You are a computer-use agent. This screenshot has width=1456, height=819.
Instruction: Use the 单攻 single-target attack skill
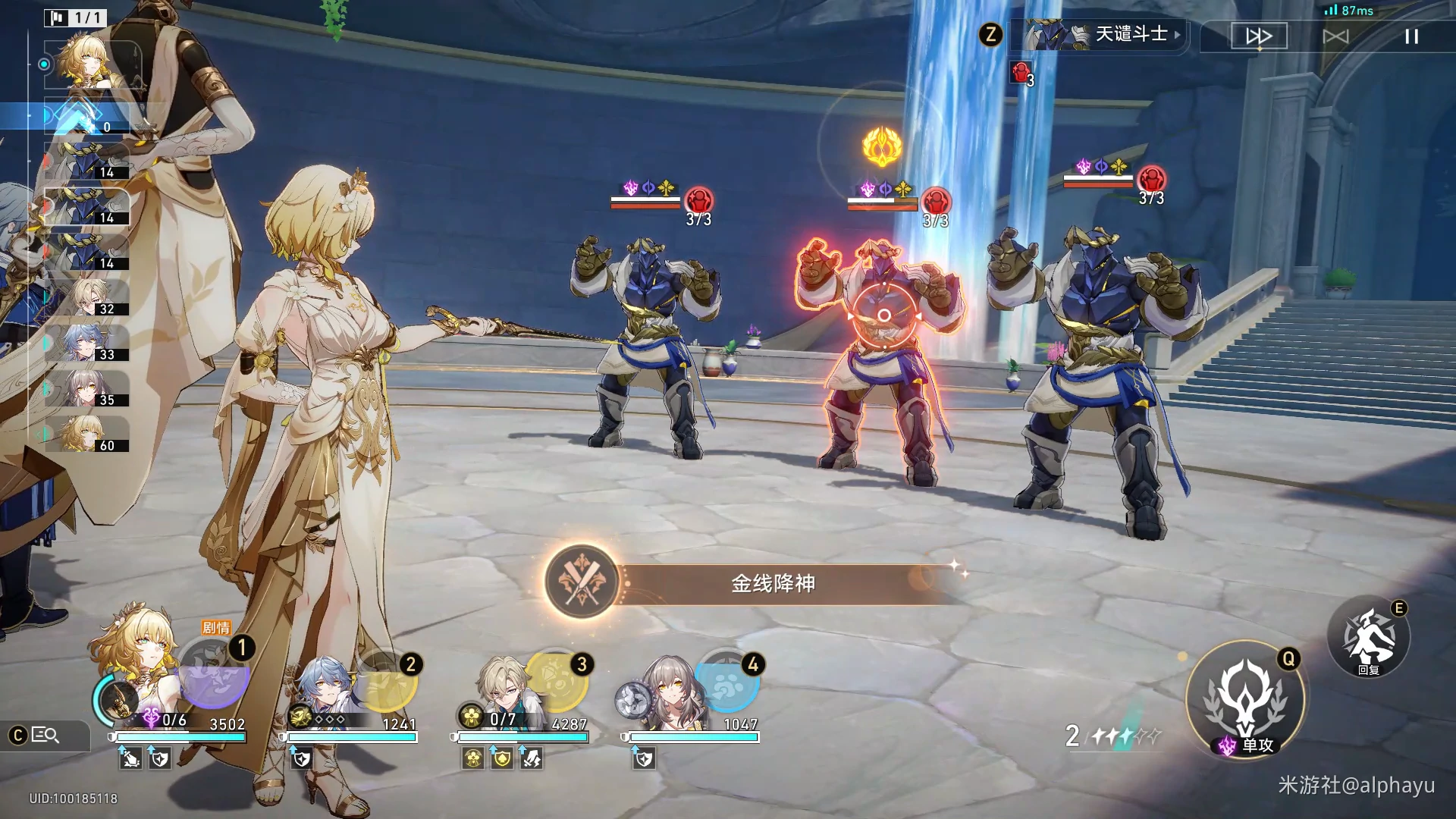(x=1245, y=698)
